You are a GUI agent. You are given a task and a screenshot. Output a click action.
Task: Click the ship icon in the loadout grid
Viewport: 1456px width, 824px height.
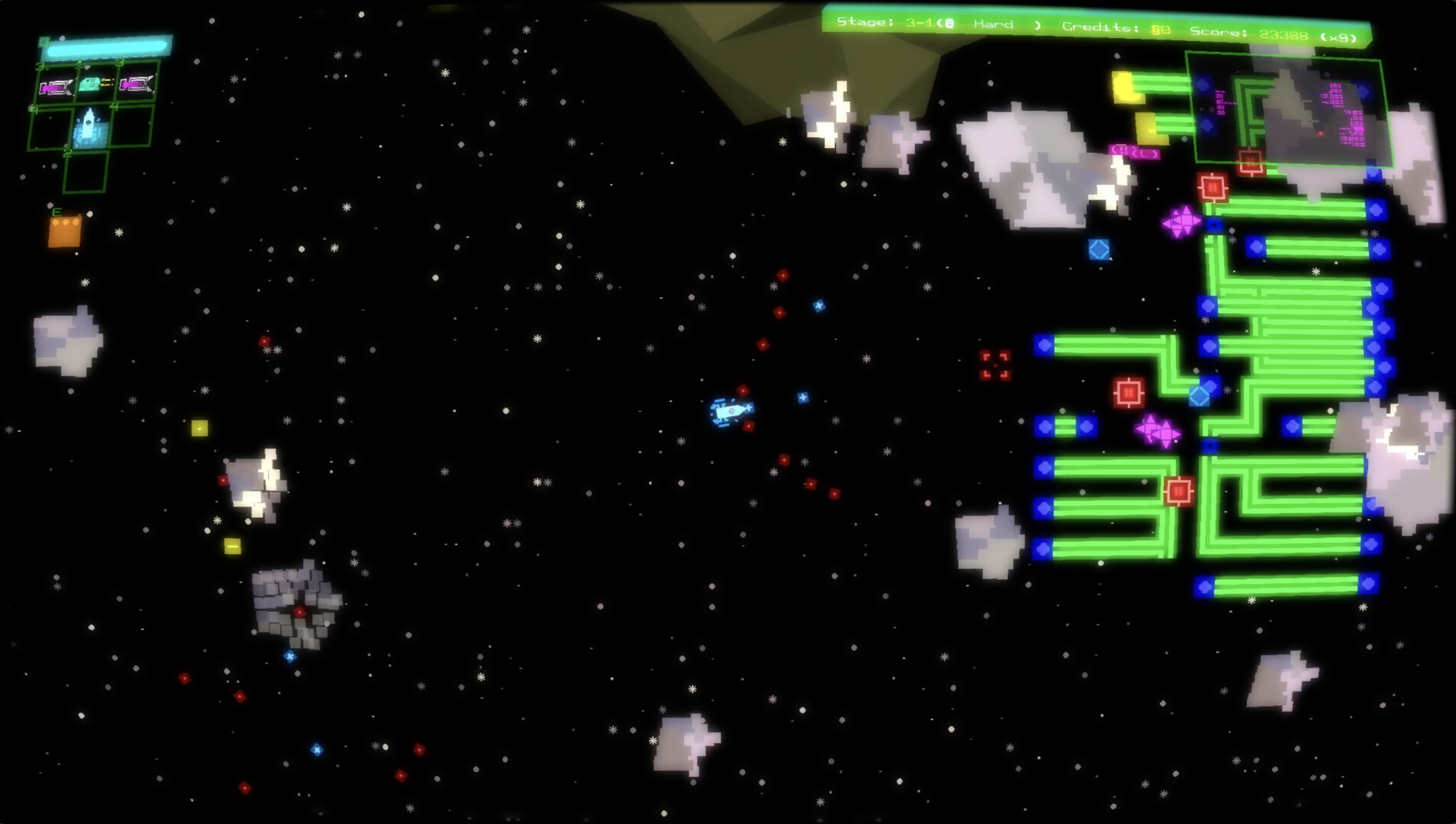[88, 125]
